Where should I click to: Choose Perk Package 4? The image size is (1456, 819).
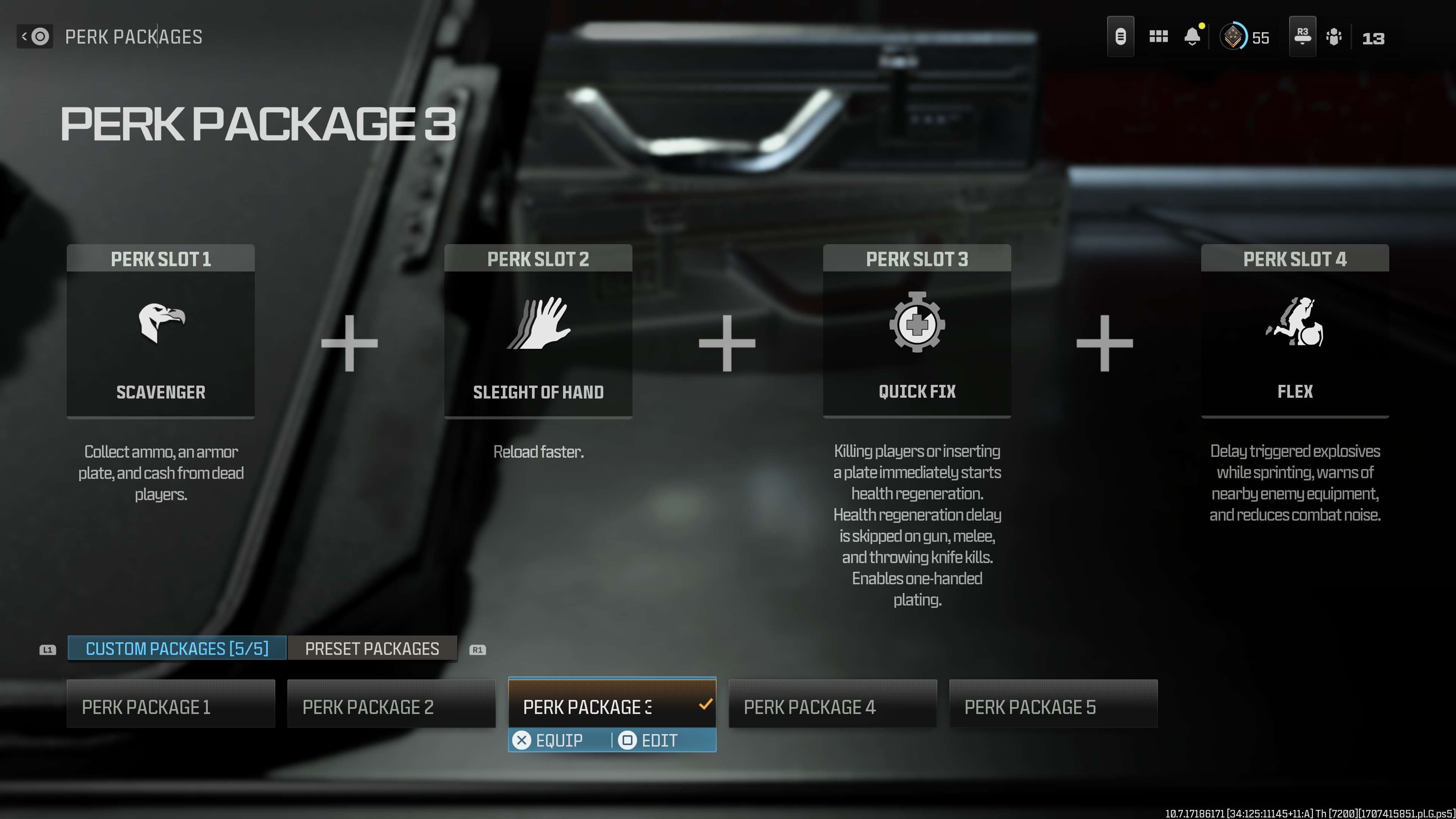pyautogui.click(x=833, y=706)
